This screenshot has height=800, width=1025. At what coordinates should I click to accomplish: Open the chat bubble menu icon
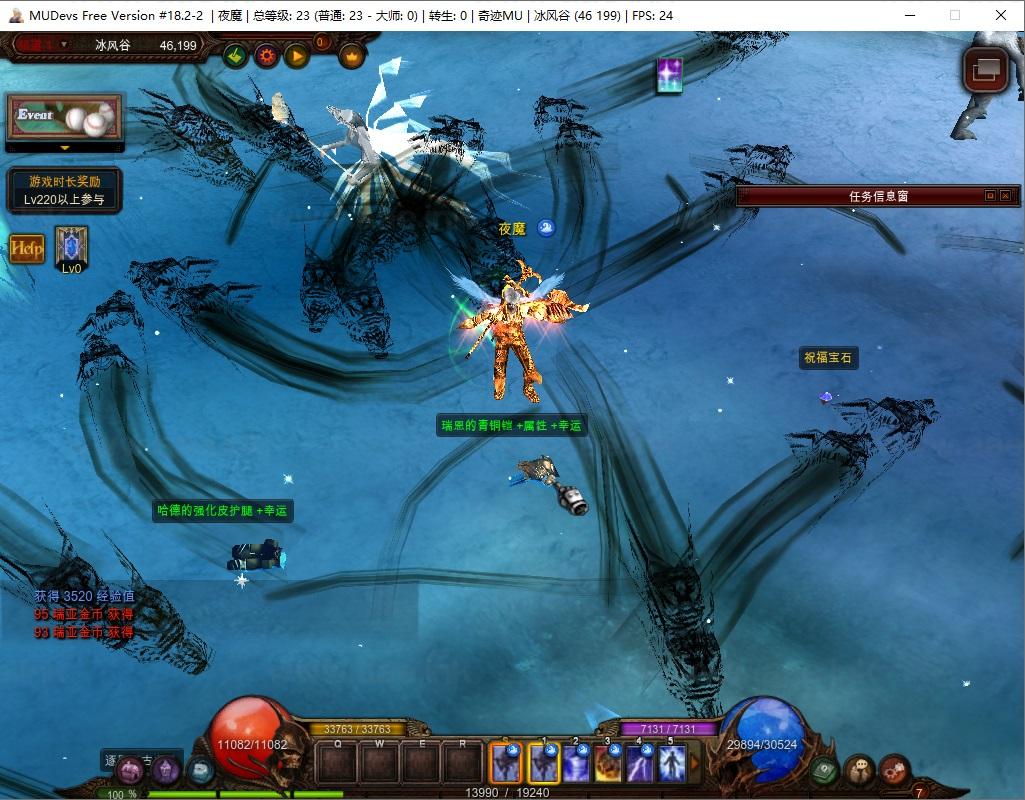pyautogui.click(x=859, y=769)
